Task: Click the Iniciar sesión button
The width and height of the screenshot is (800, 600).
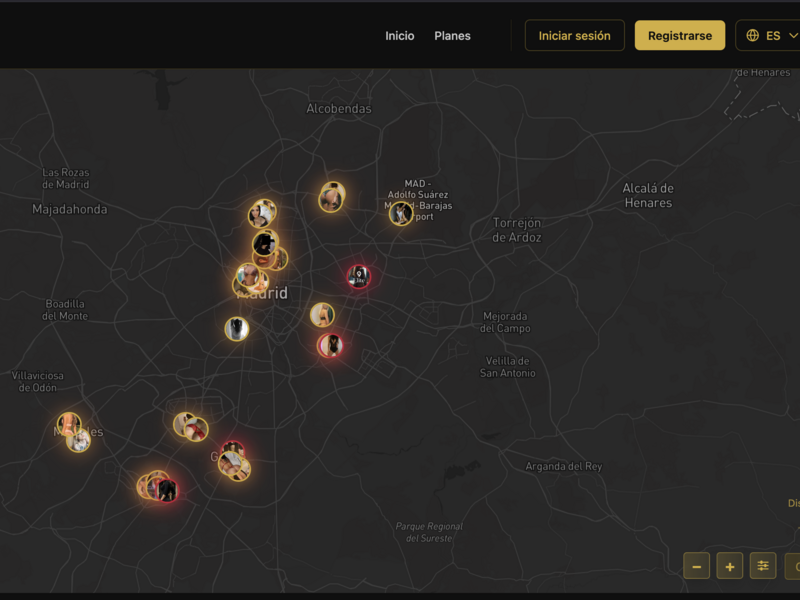Action: (574, 36)
